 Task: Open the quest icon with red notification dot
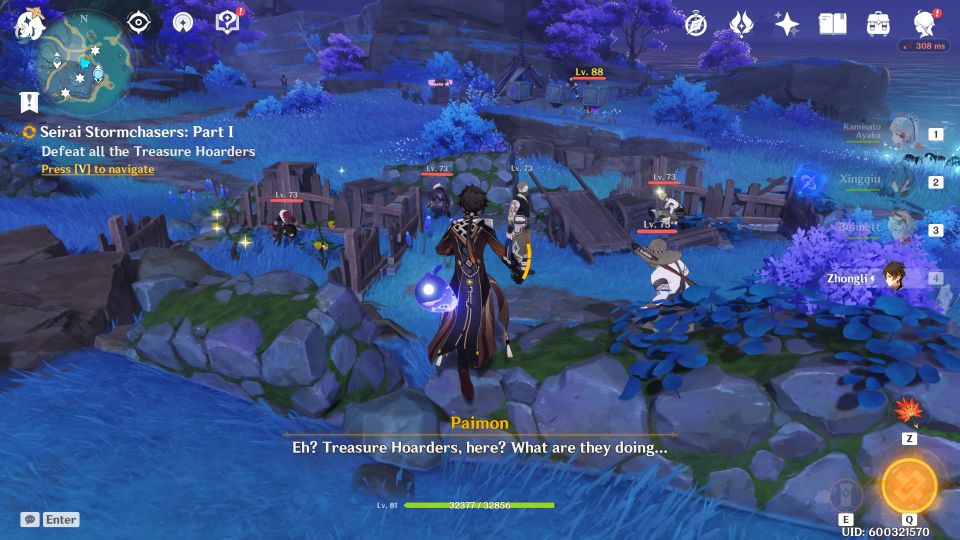[x=228, y=23]
